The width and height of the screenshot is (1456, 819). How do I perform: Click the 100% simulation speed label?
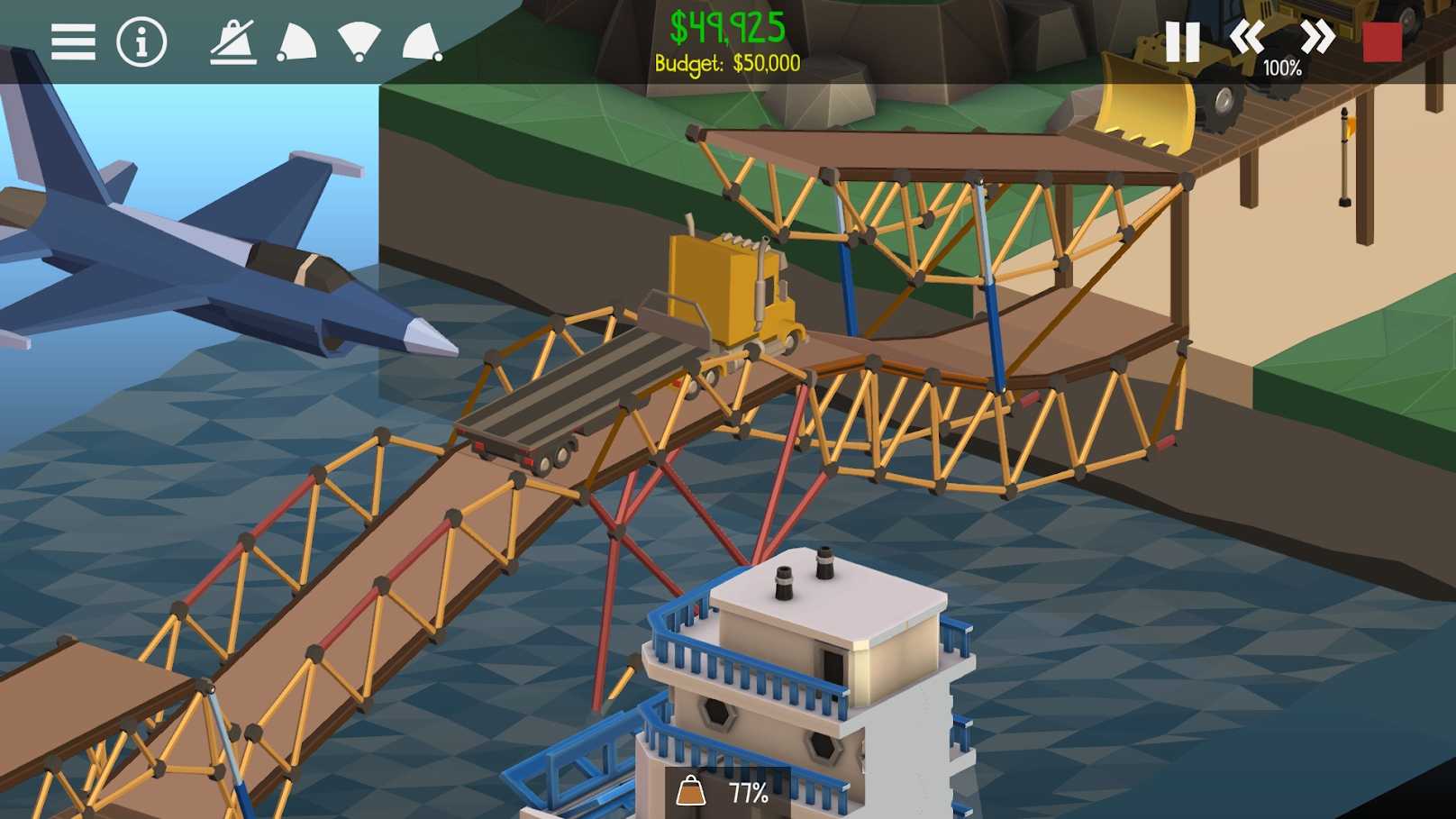[1283, 66]
